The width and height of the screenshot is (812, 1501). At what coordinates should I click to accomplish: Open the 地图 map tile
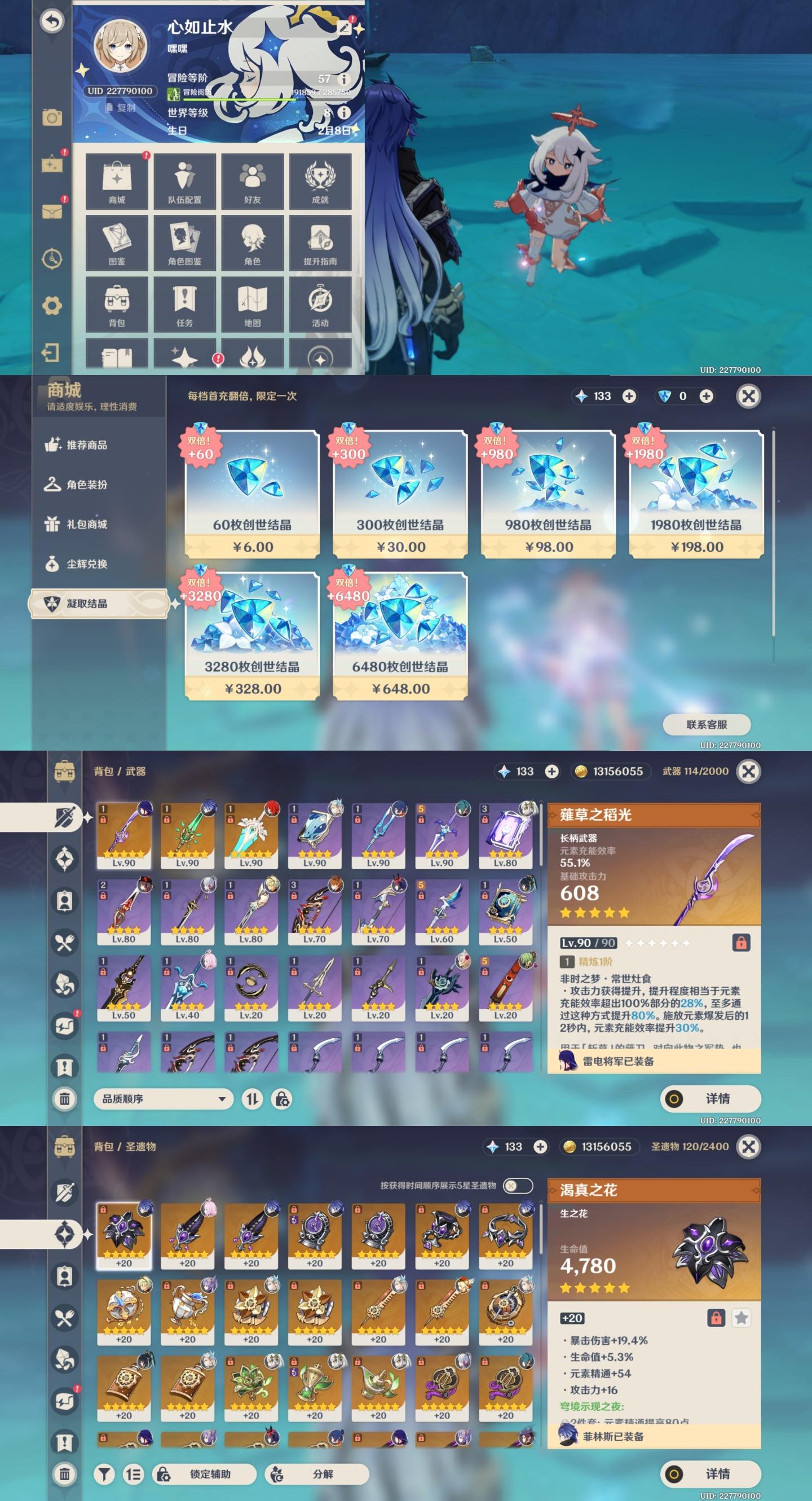click(x=252, y=304)
